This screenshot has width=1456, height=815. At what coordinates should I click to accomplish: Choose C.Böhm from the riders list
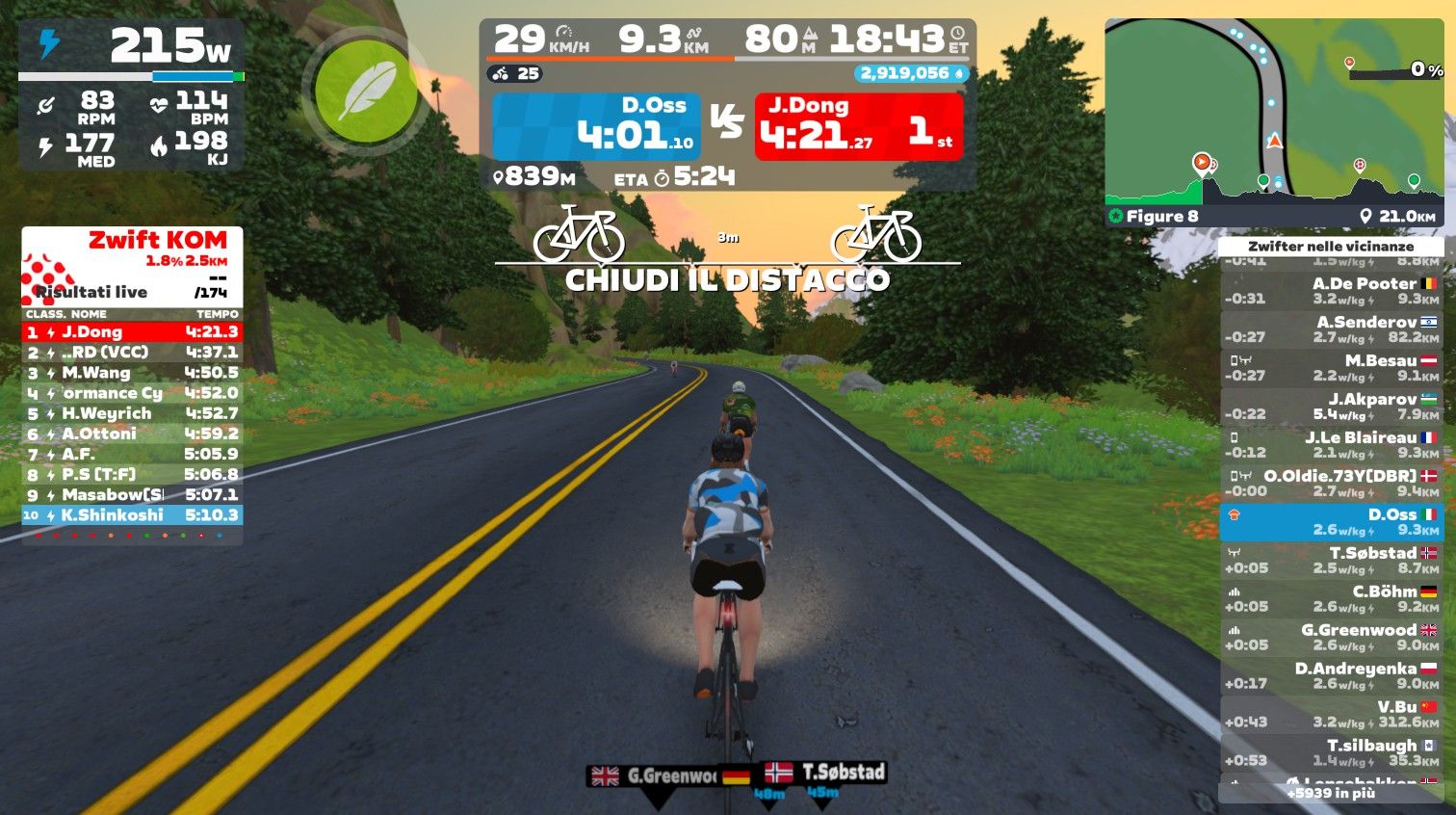pos(1332,599)
